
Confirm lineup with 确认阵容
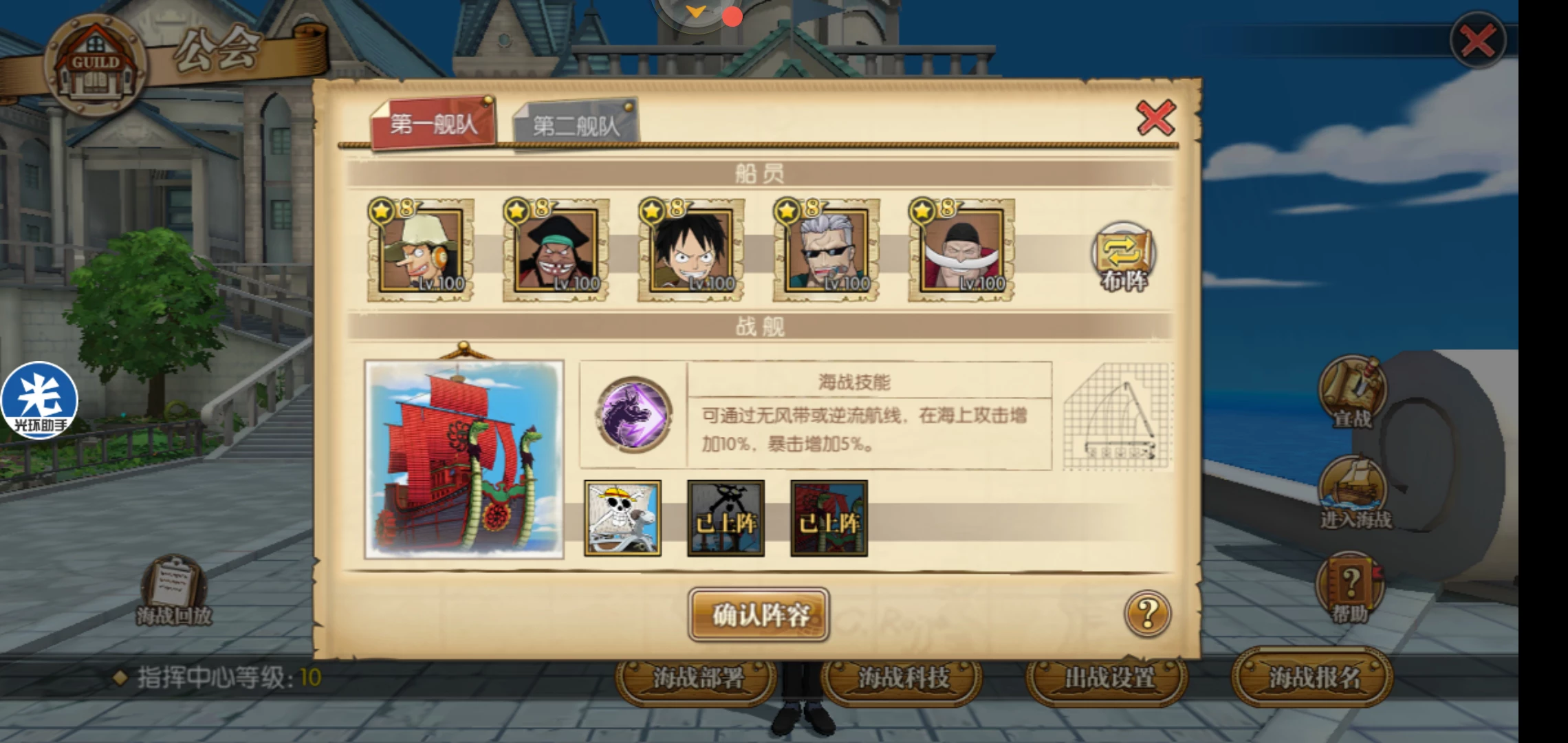pyautogui.click(x=759, y=614)
